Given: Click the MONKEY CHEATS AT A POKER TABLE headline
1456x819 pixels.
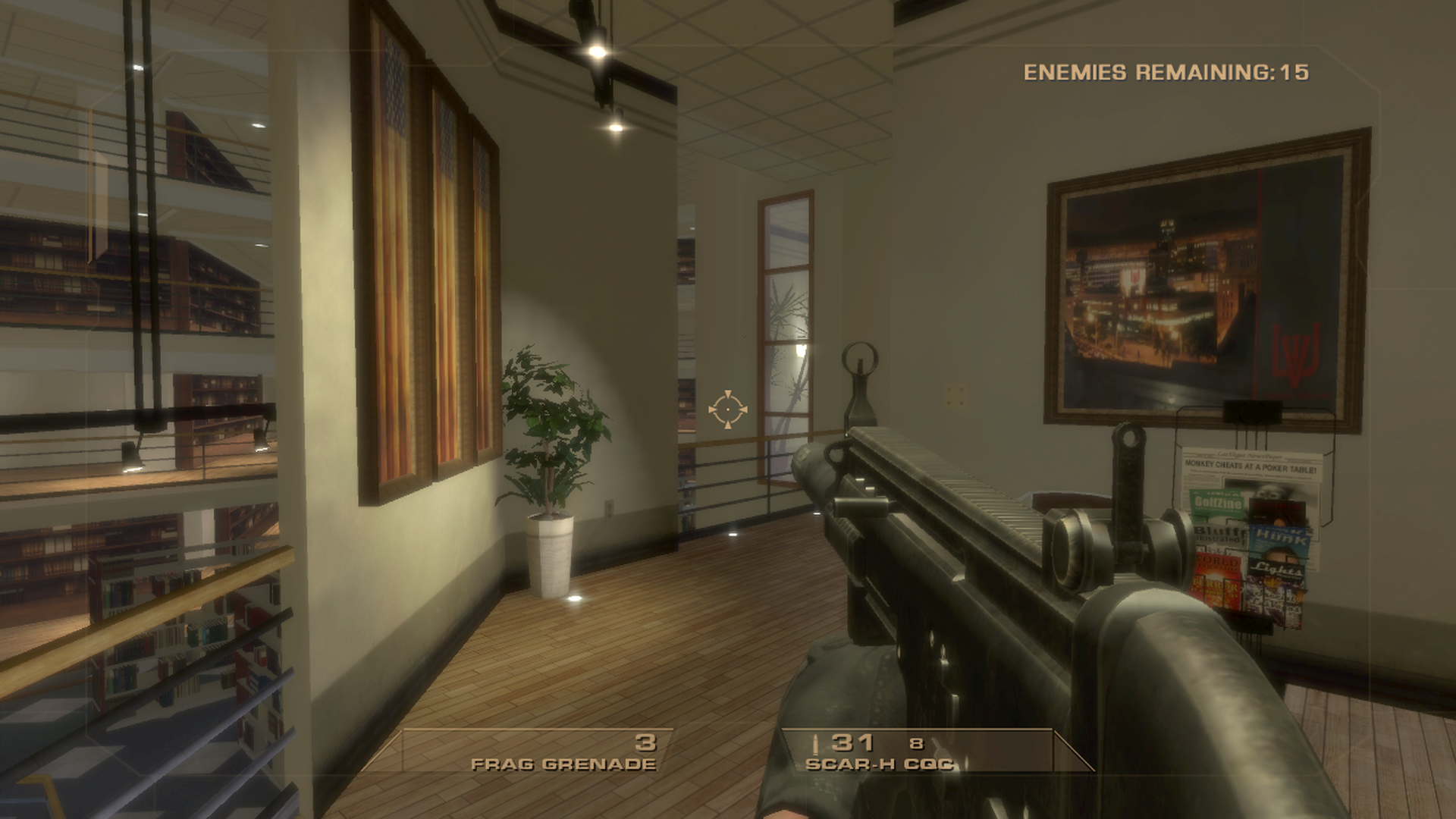Looking at the screenshot, I should pos(1250,466).
